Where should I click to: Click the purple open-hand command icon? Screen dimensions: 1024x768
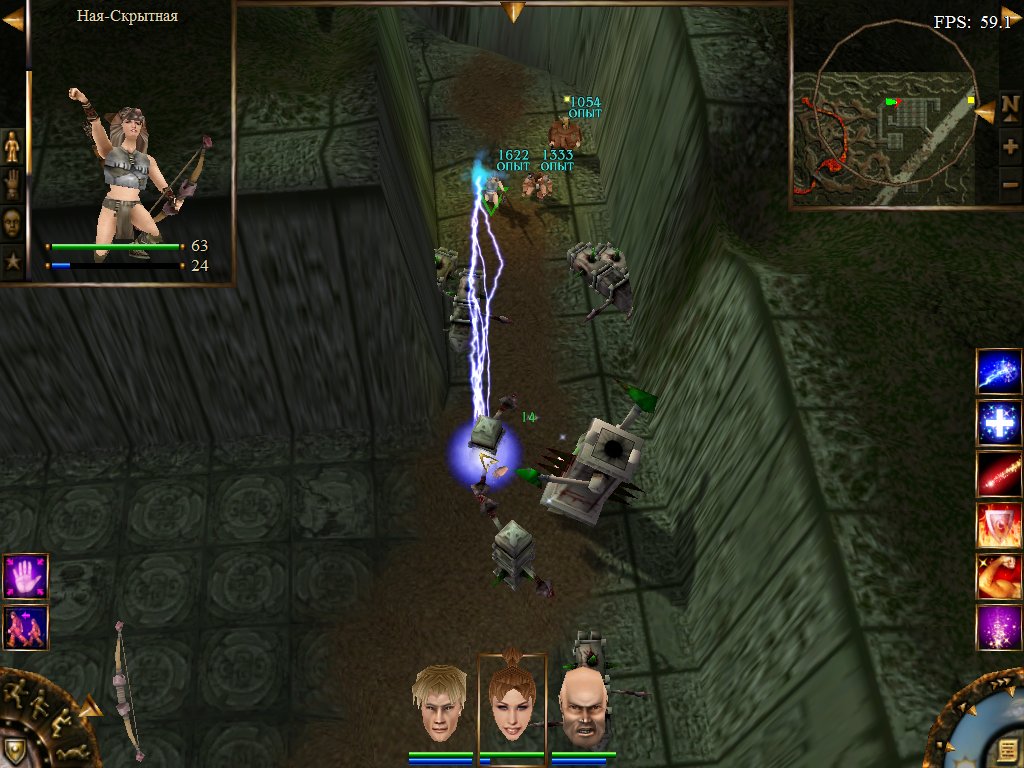(x=25, y=577)
